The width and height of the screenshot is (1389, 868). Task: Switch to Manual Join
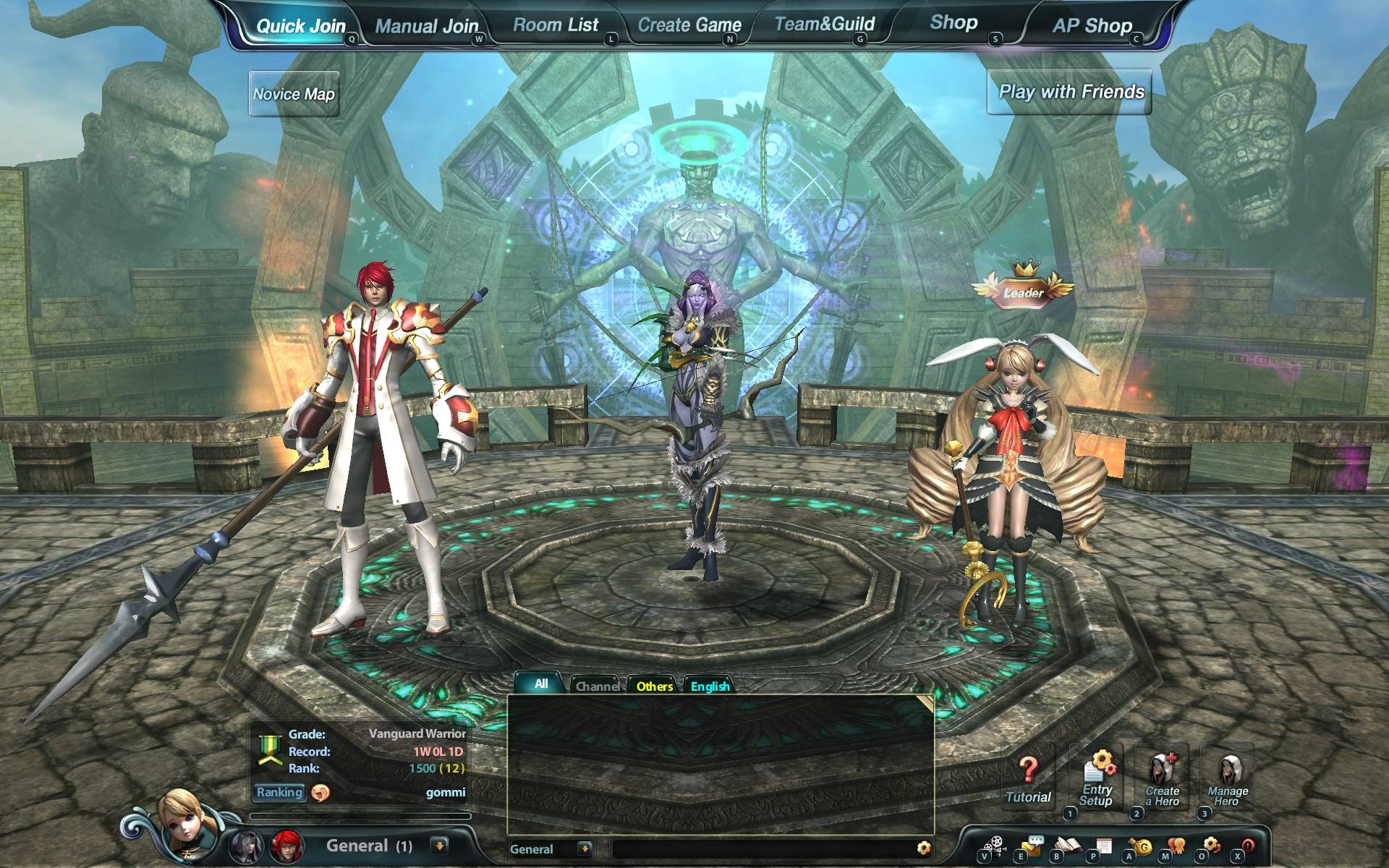click(426, 27)
